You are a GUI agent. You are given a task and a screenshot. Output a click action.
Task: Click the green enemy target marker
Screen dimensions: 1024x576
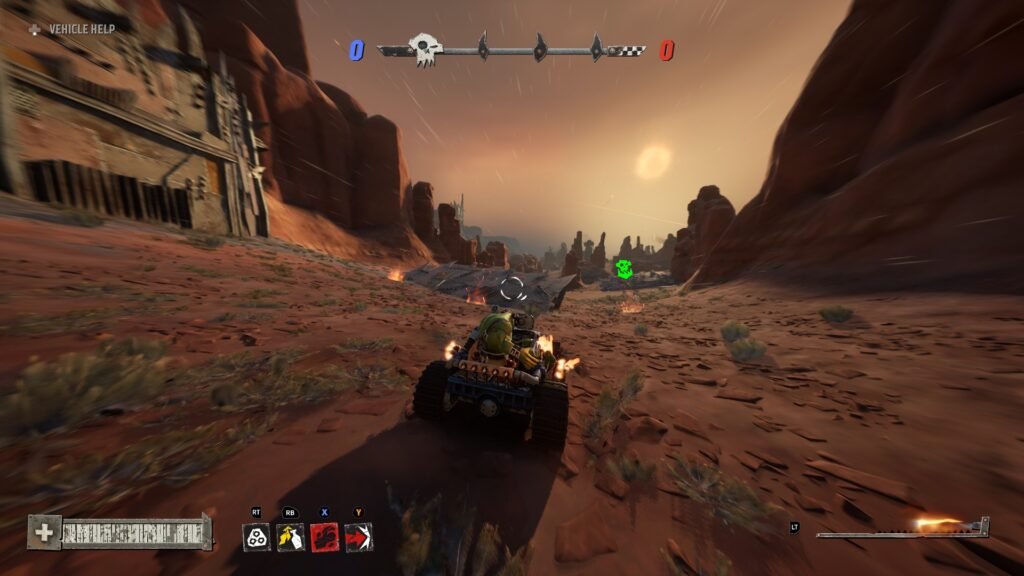click(624, 269)
